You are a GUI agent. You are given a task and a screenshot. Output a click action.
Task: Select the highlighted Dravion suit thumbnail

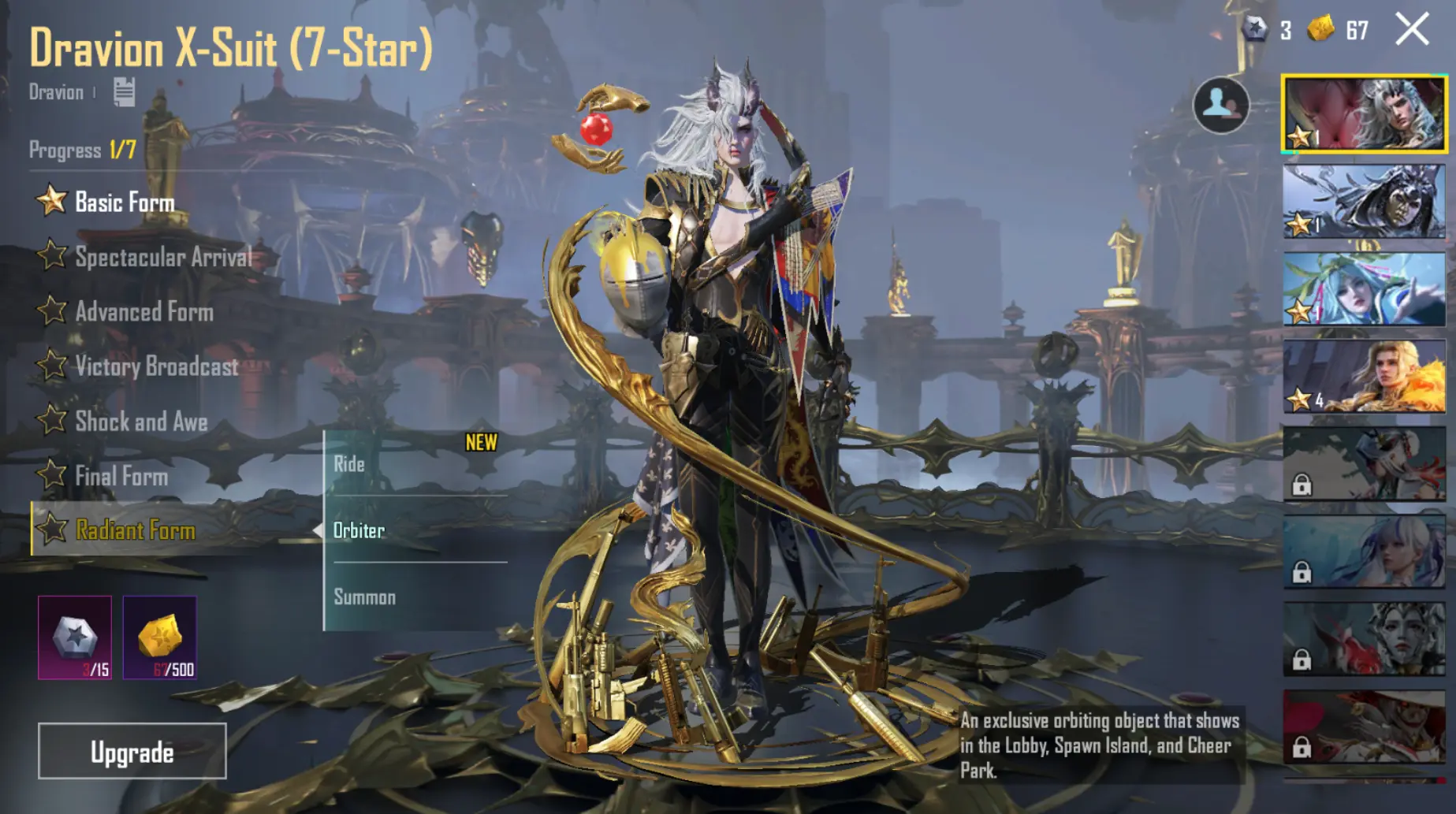pos(1364,113)
